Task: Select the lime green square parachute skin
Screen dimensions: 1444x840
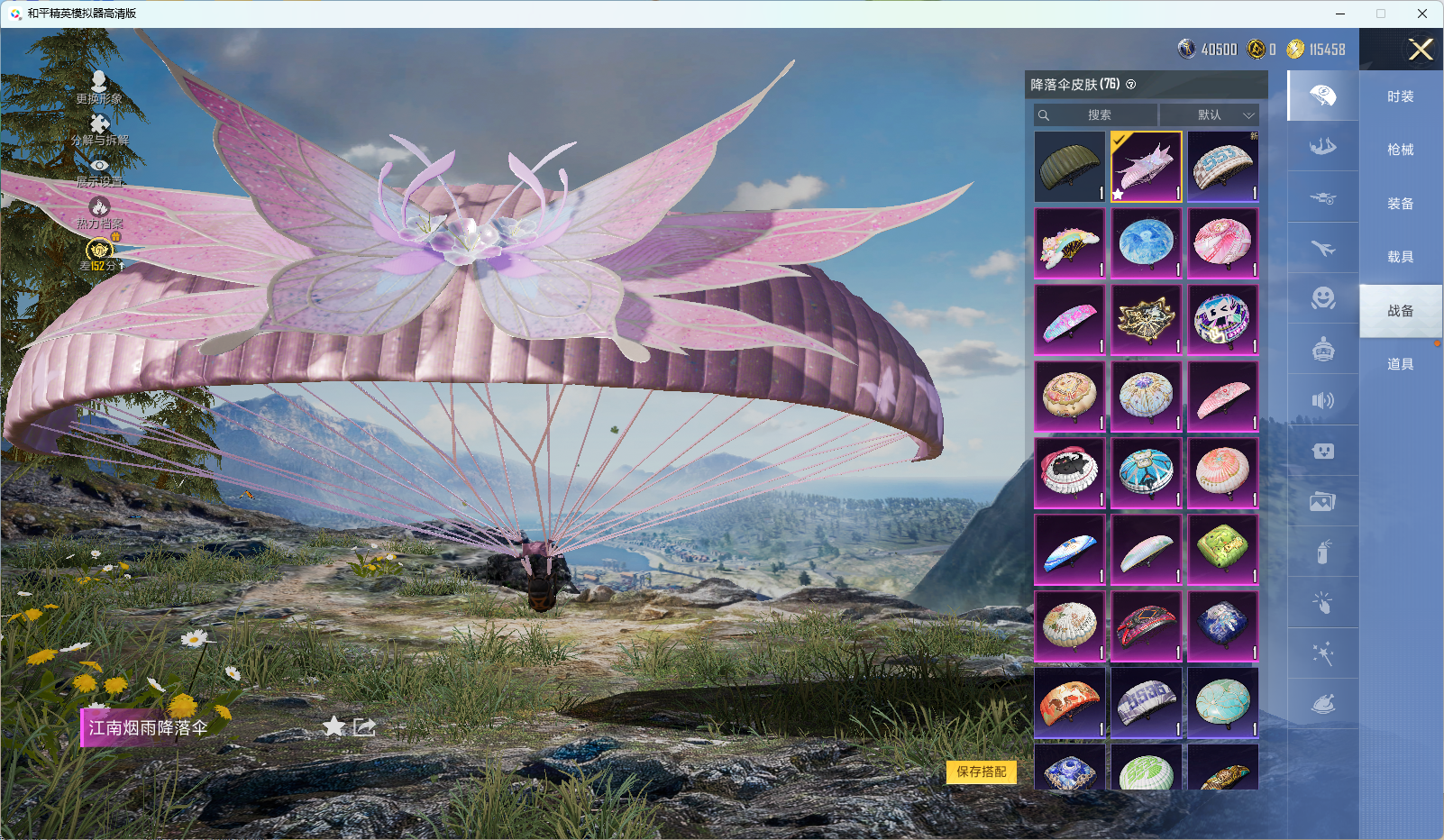Action: point(1222,549)
